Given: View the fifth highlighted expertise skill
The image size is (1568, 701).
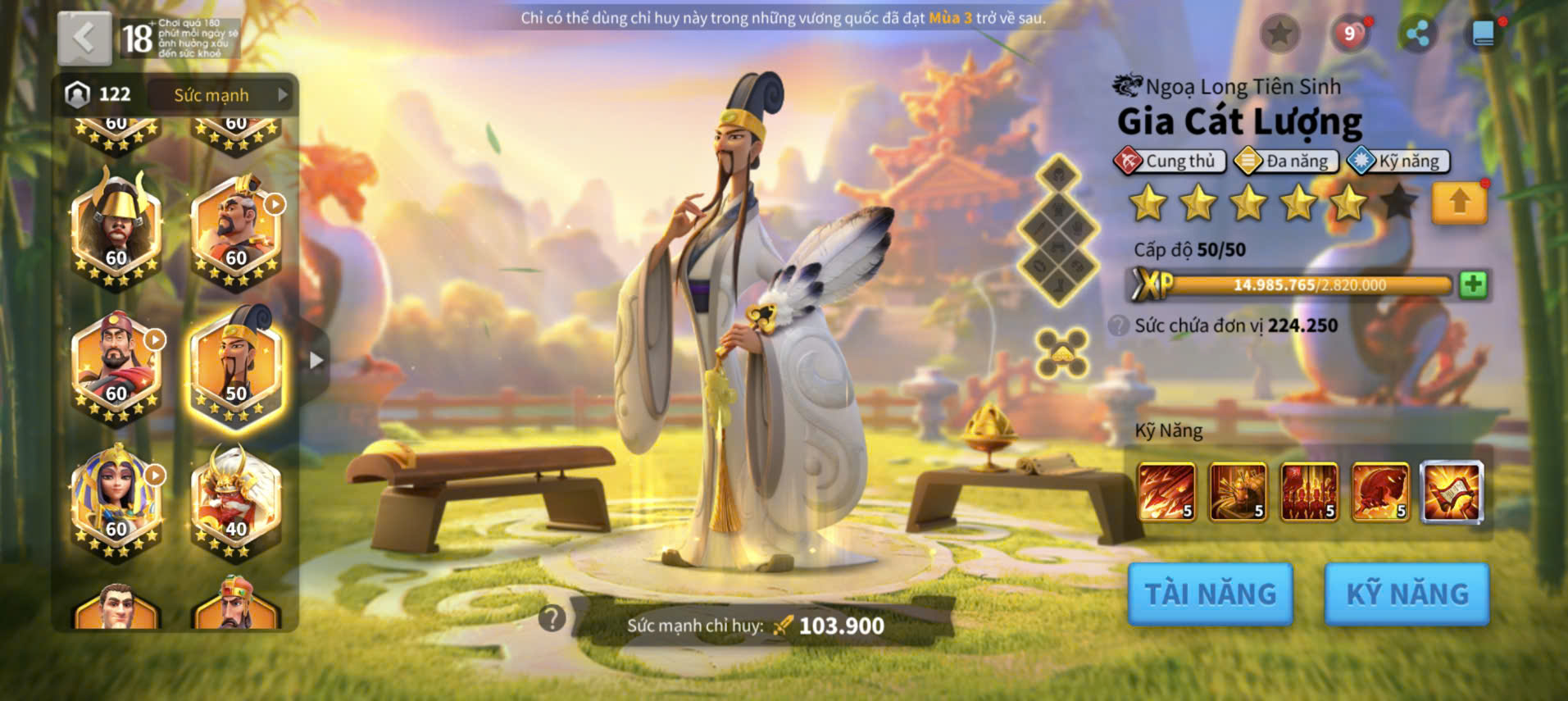Looking at the screenshot, I should [1452, 492].
